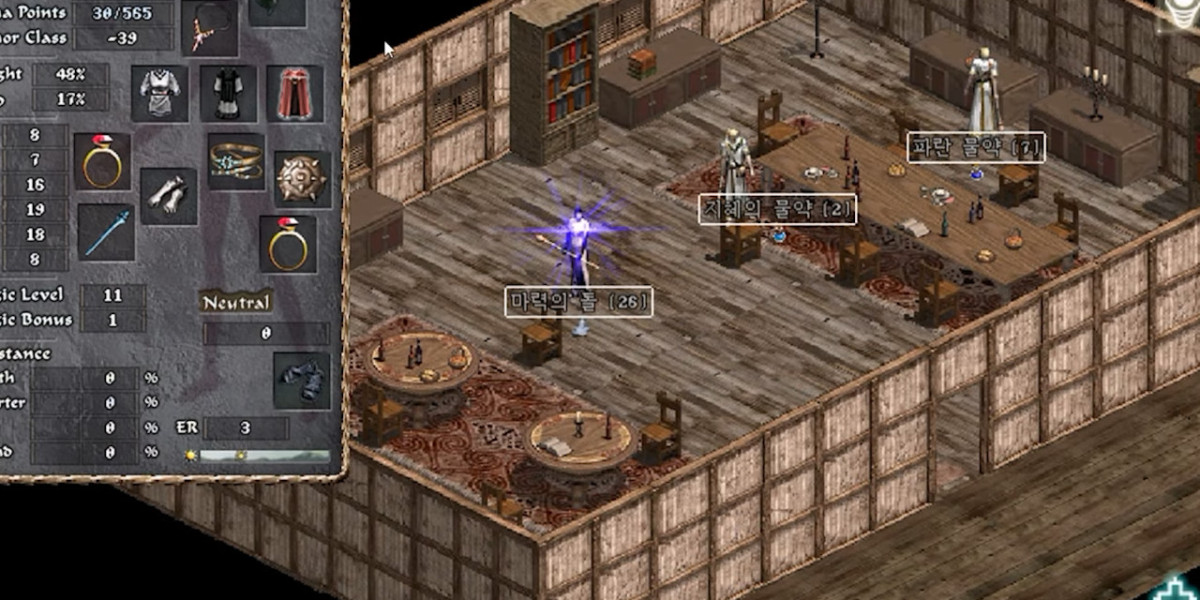Viewport: 1200px width, 600px height.
Task: Click the white armor tunic slot
Action: [x=160, y=94]
